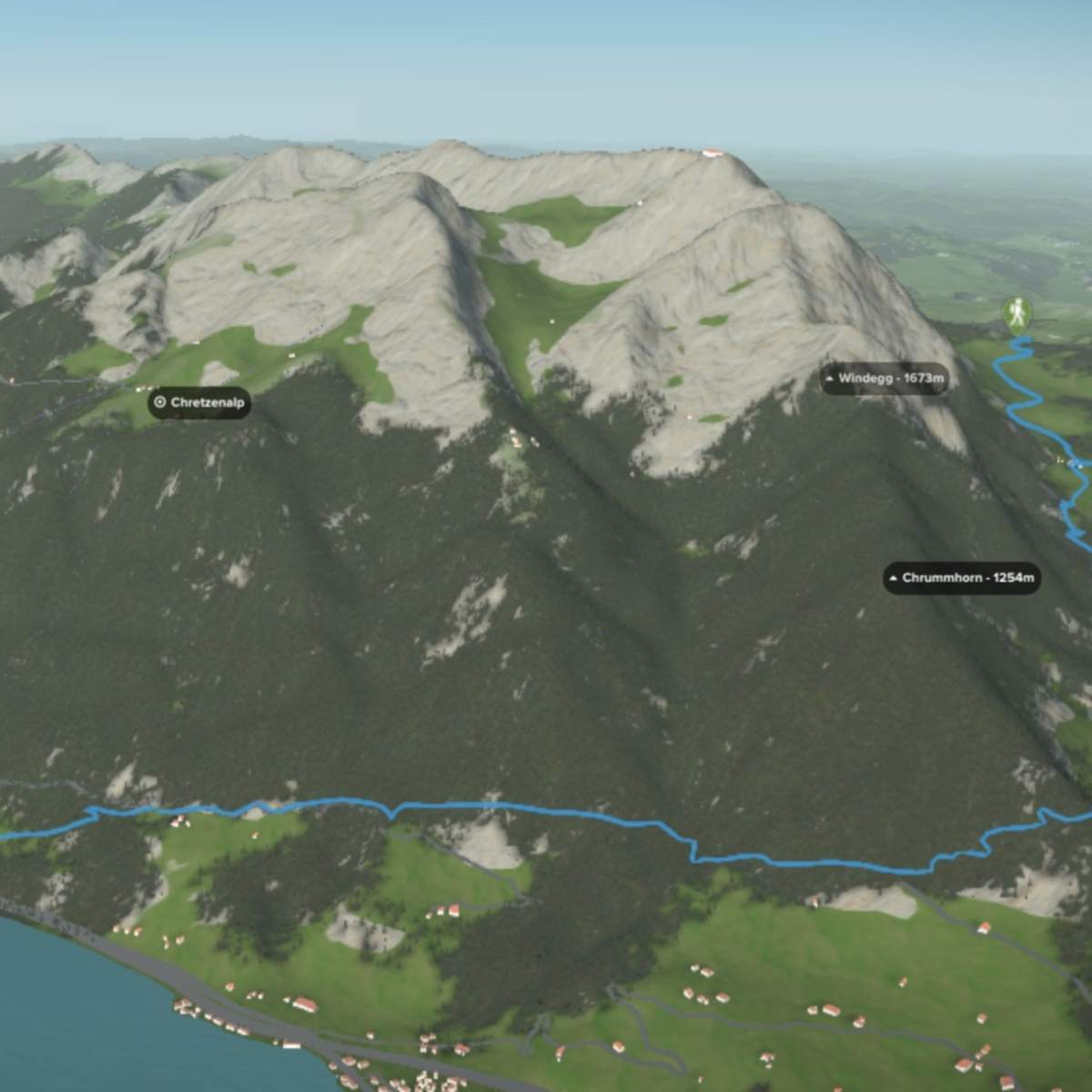1092x1092 pixels.
Task: Select the Chretzenalp map label
Action: (199, 401)
